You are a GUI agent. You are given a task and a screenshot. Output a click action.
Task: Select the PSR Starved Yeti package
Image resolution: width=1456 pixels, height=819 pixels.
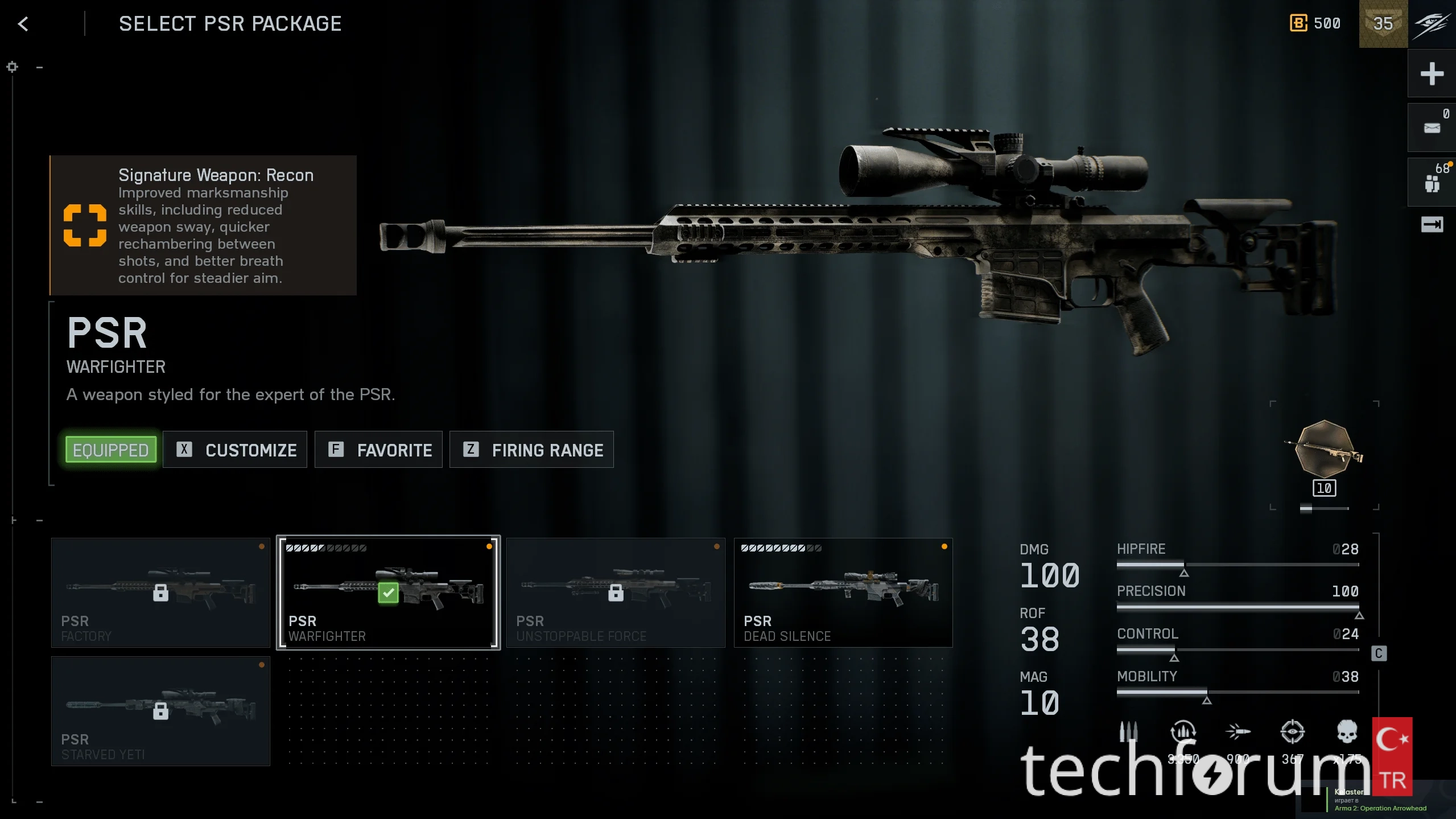160,711
